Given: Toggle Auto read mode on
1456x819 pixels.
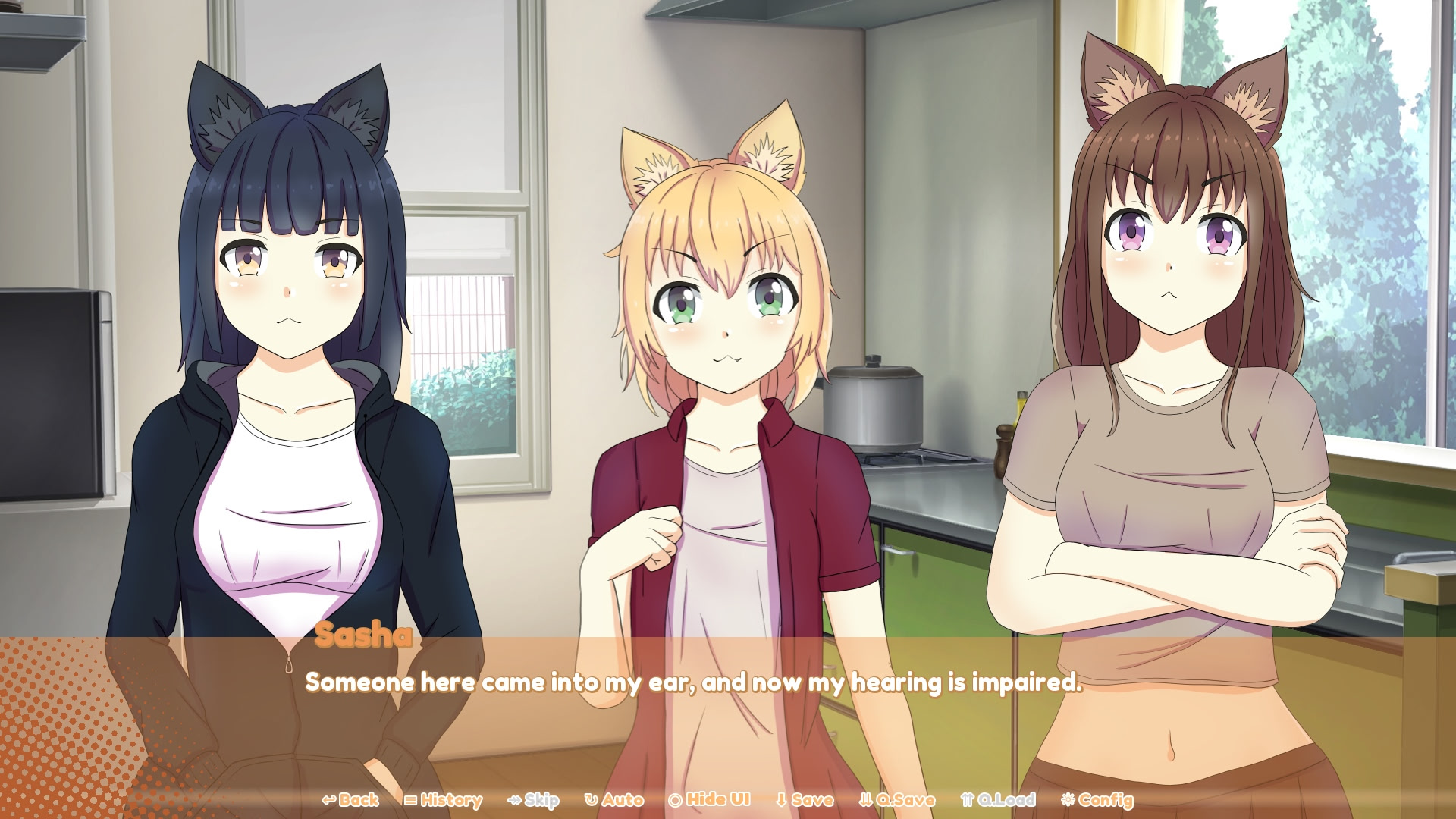Looking at the screenshot, I should point(618,799).
